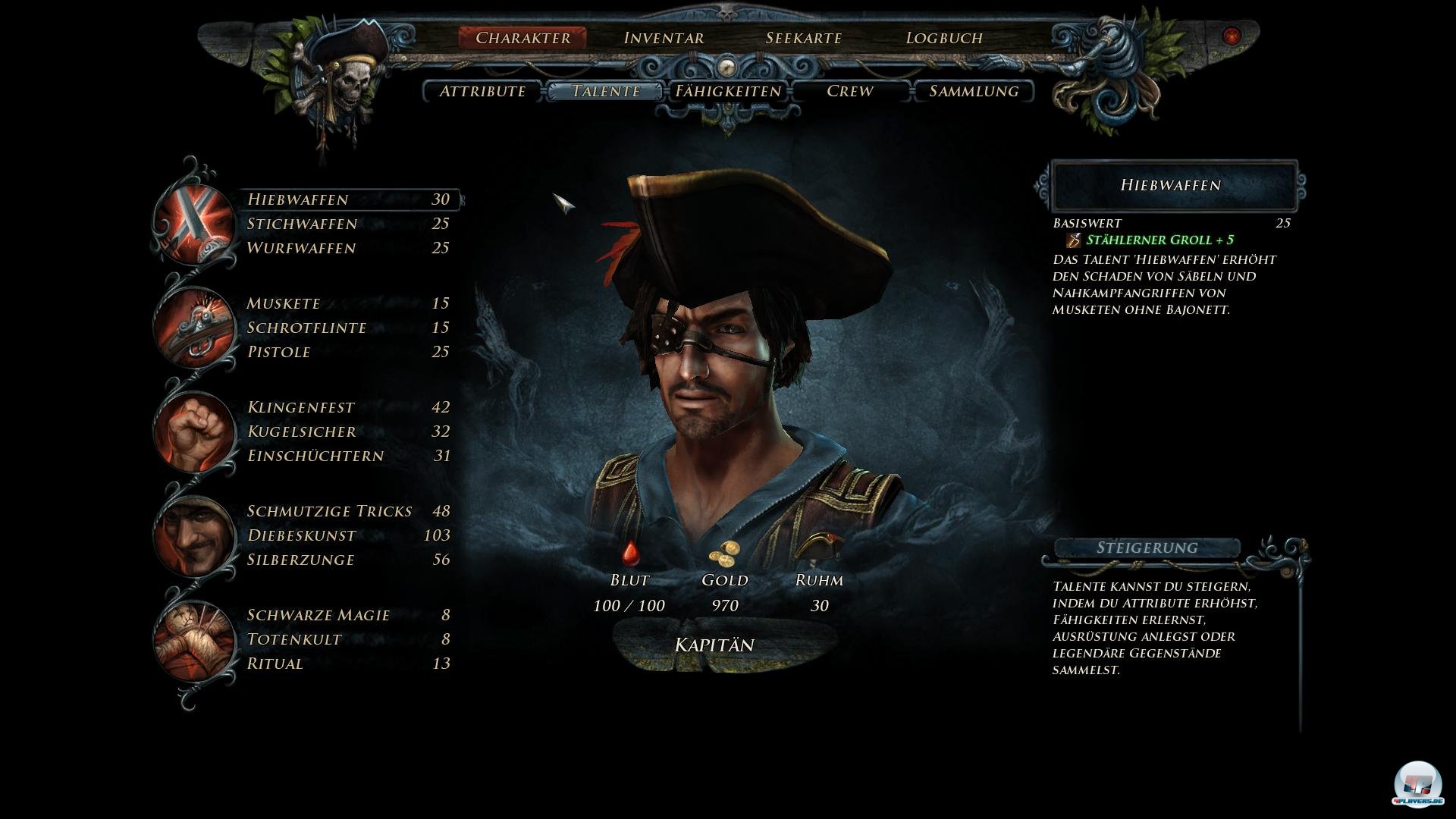Screen dimensions: 1456x819
Task: Close the menu with the red button
Action: (1232, 36)
